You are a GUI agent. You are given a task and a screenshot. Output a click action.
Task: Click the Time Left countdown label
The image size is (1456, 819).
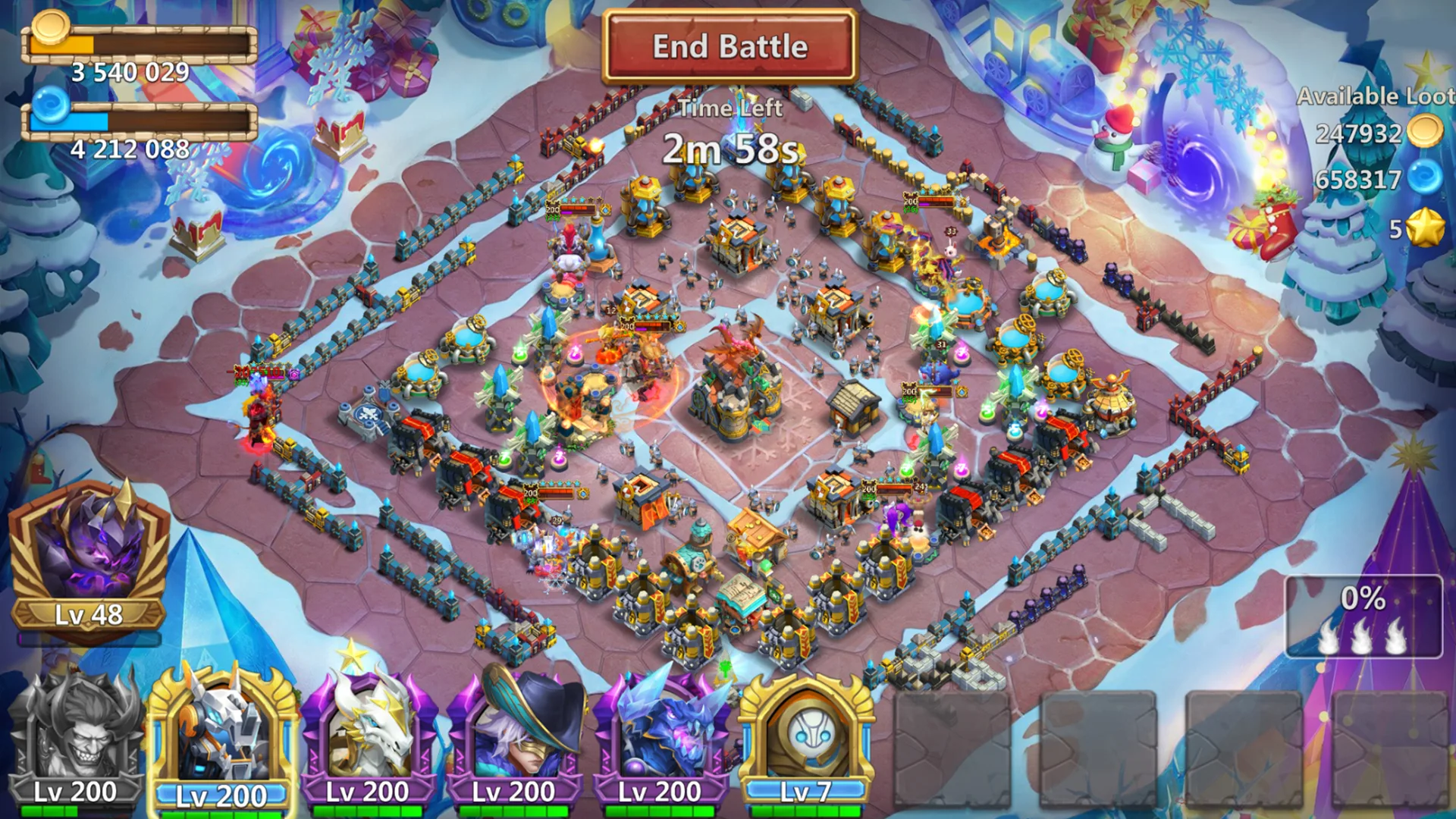[x=730, y=108]
